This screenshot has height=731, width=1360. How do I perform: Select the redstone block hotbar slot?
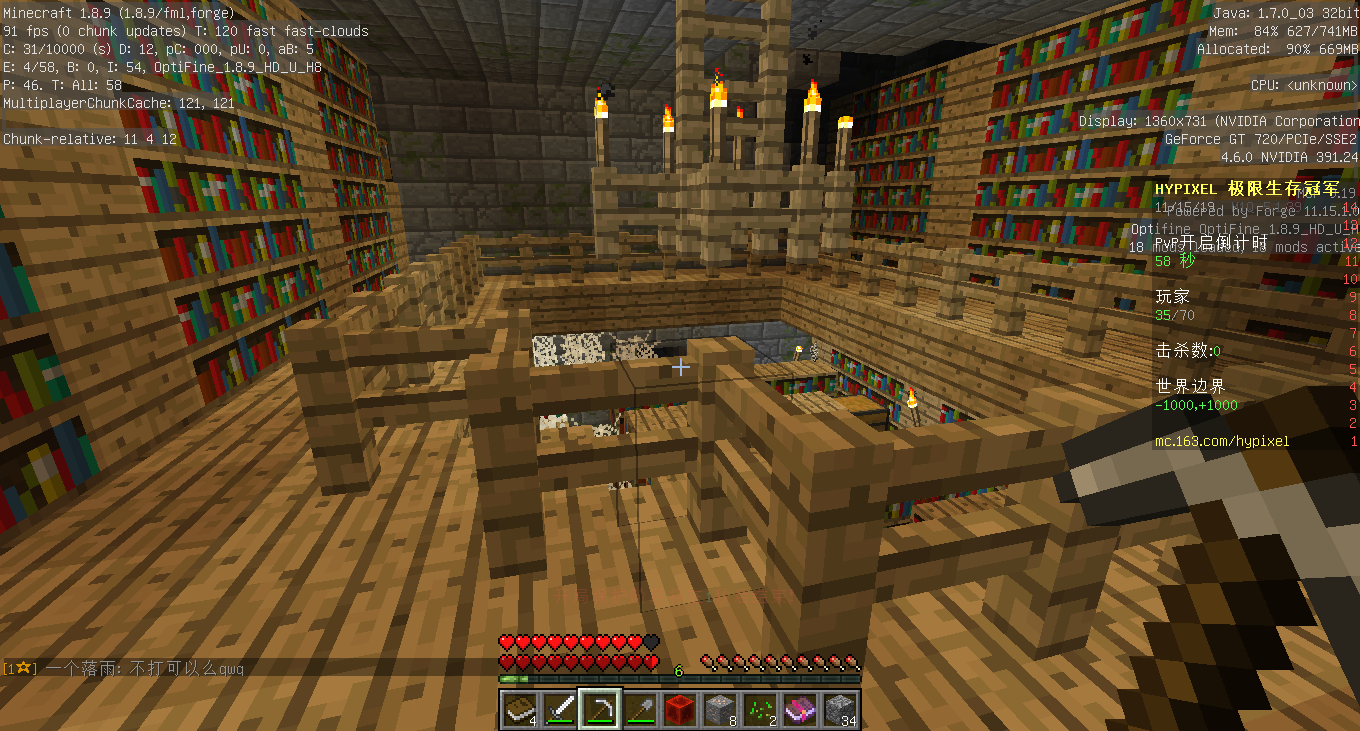pyautogui.click(x=680, y=709)
